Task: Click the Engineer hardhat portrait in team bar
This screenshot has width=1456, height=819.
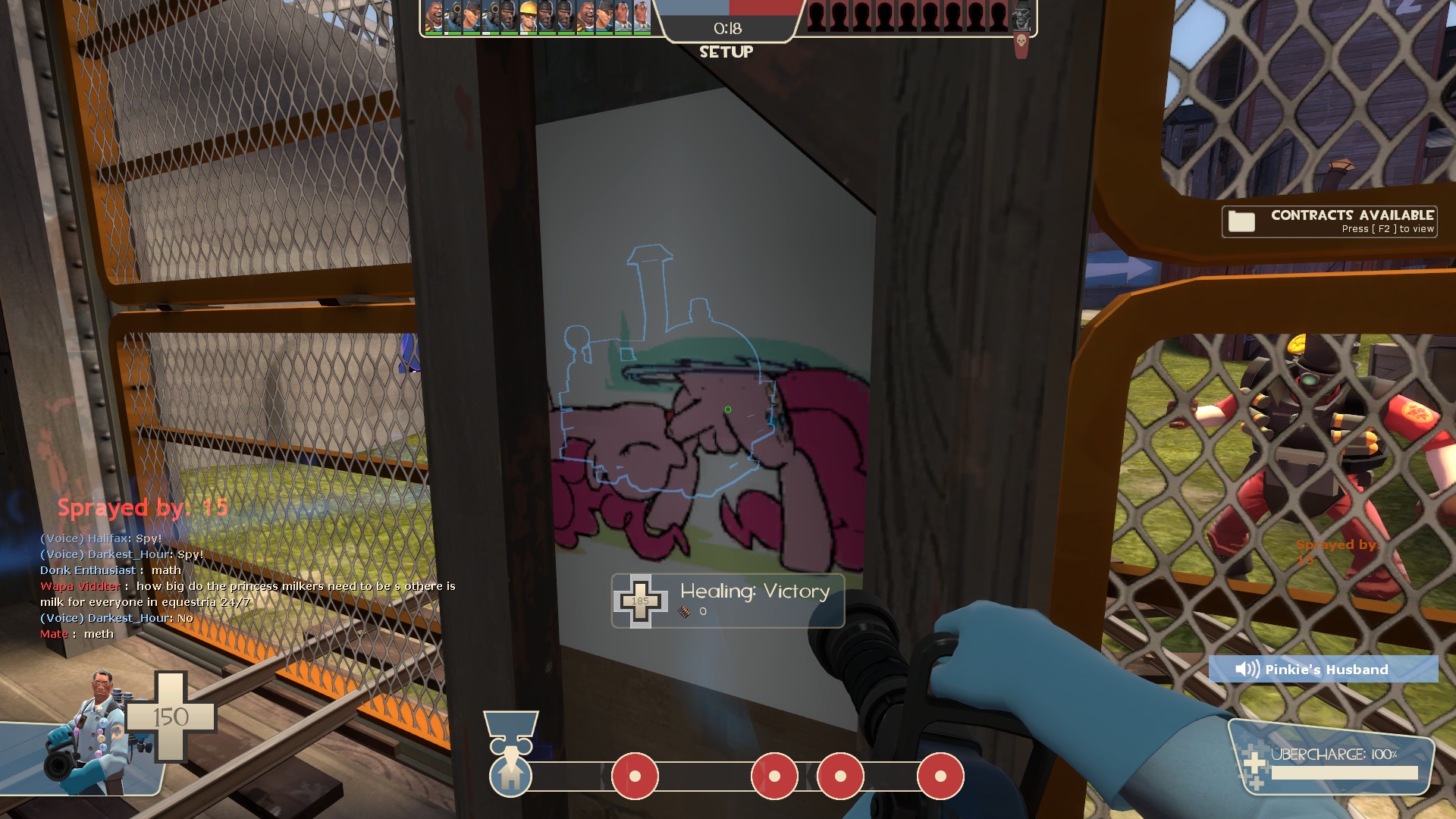Action: coord(528,17)
